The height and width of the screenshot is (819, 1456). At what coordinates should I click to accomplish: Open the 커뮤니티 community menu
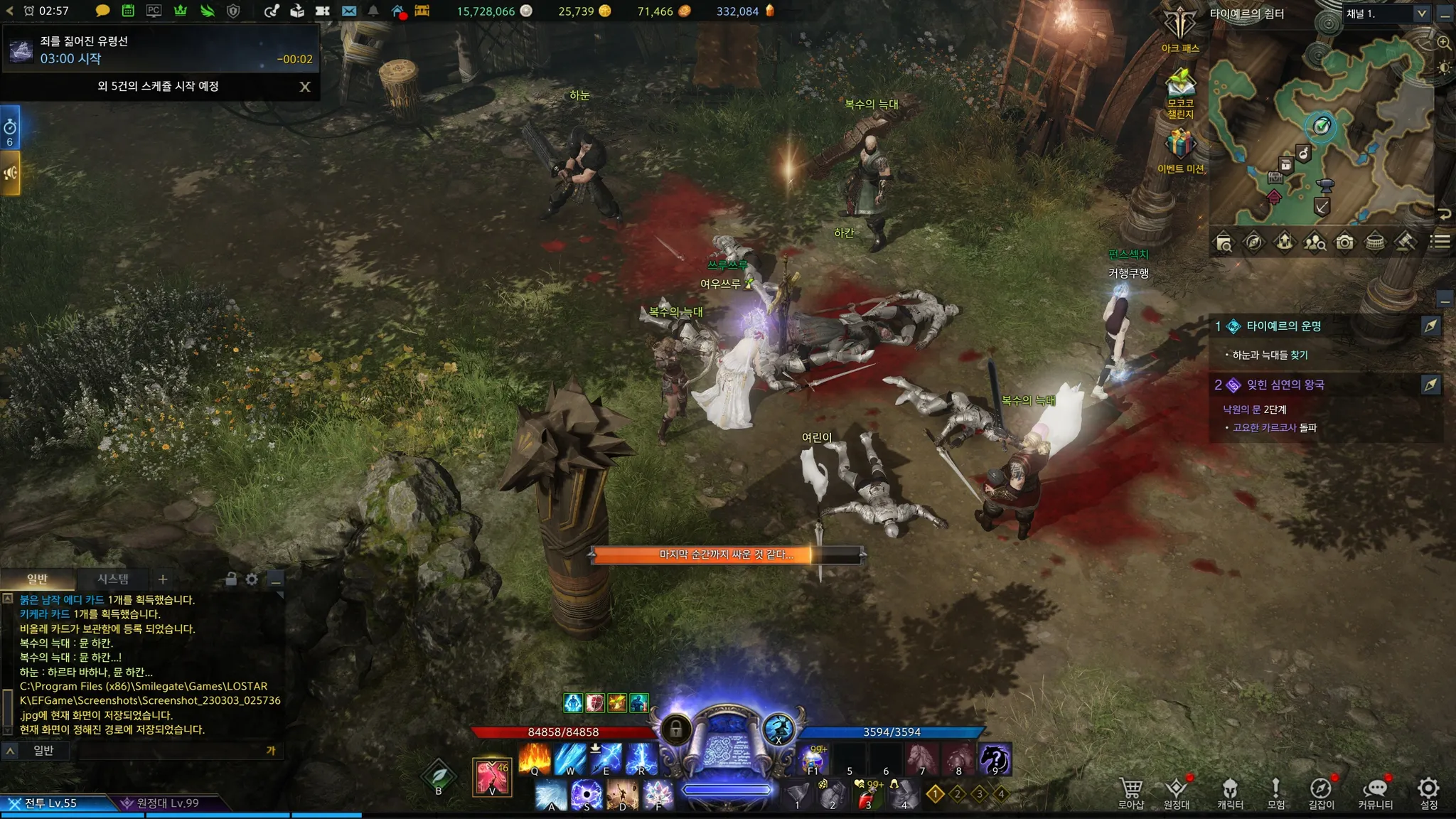pyautogui.click(x=1375, y=792)
